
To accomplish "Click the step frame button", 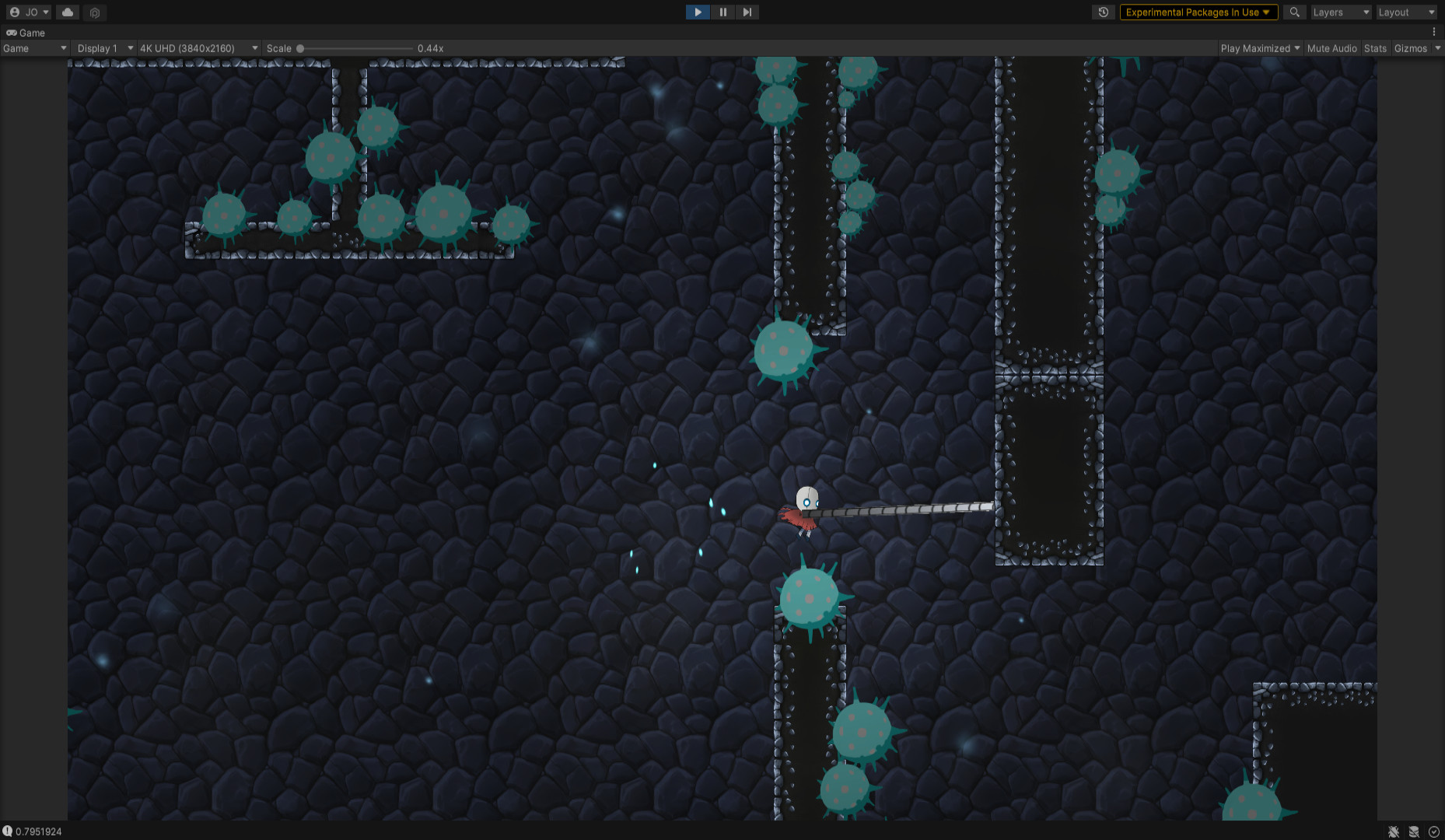I will [747, 12].
